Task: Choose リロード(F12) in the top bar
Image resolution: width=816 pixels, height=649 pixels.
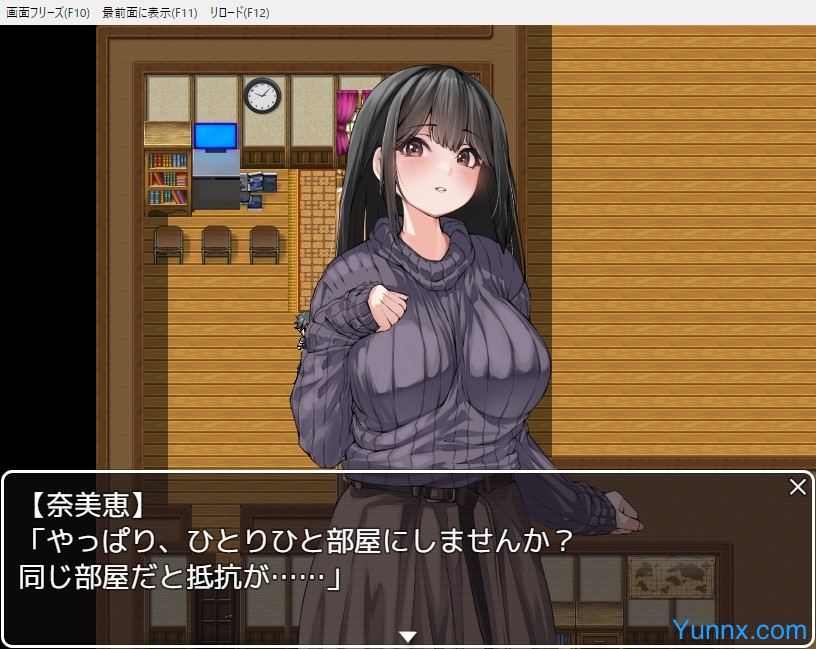Action: click(x=239, y=13)
